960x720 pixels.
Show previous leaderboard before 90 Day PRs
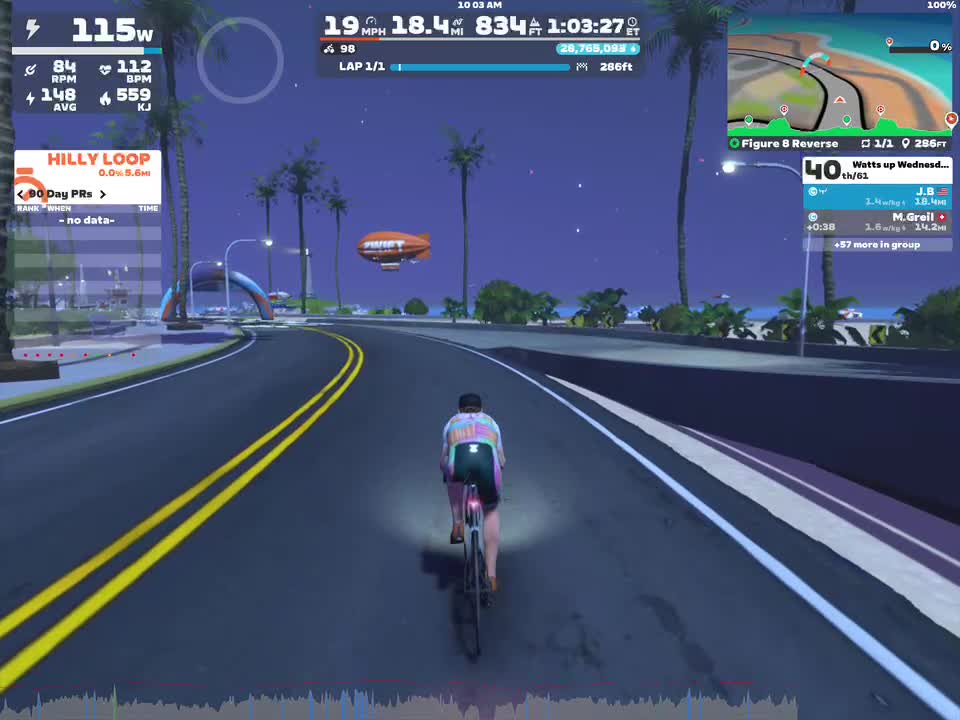point(21,194)
